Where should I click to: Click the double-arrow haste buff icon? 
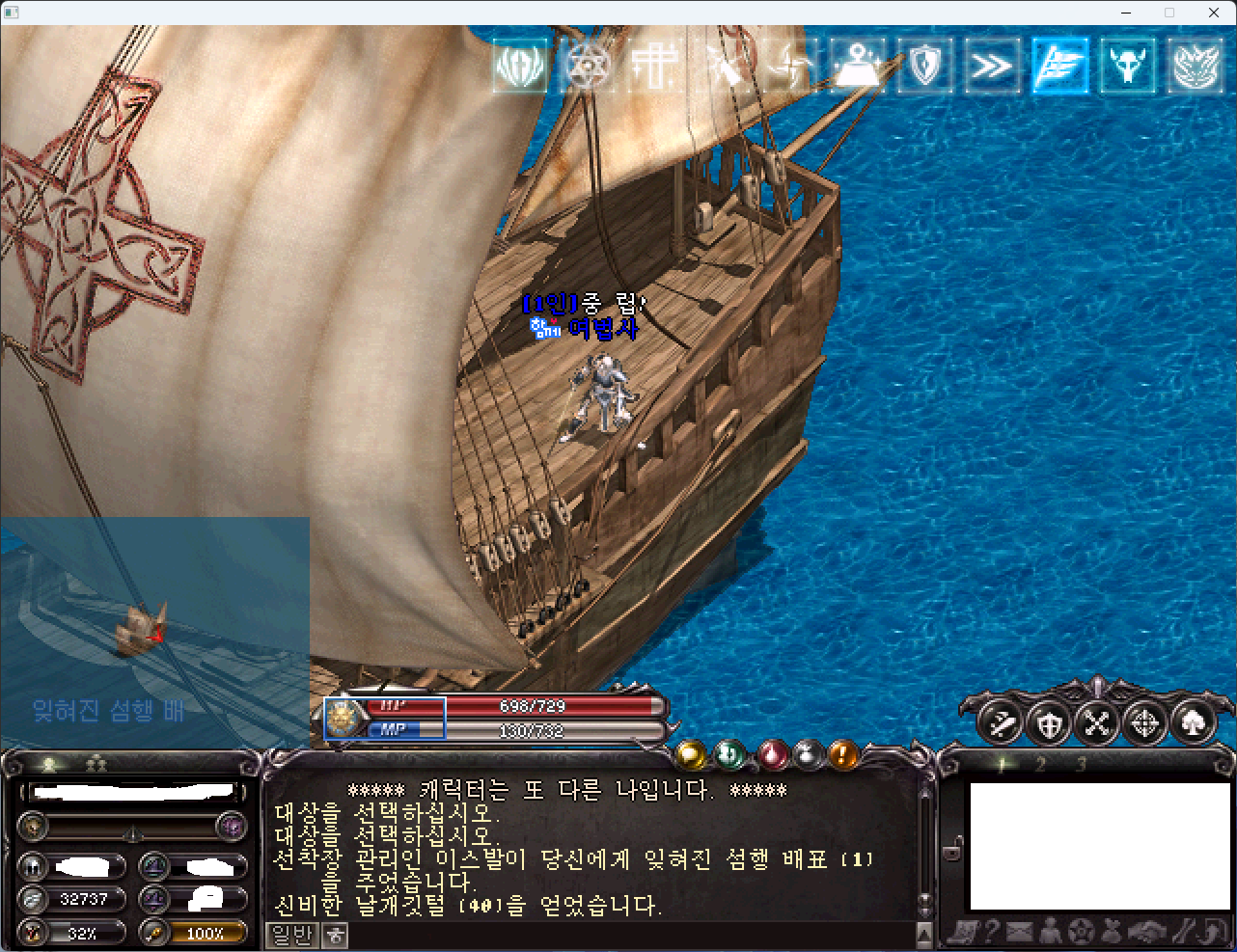(x=992, y=67)
